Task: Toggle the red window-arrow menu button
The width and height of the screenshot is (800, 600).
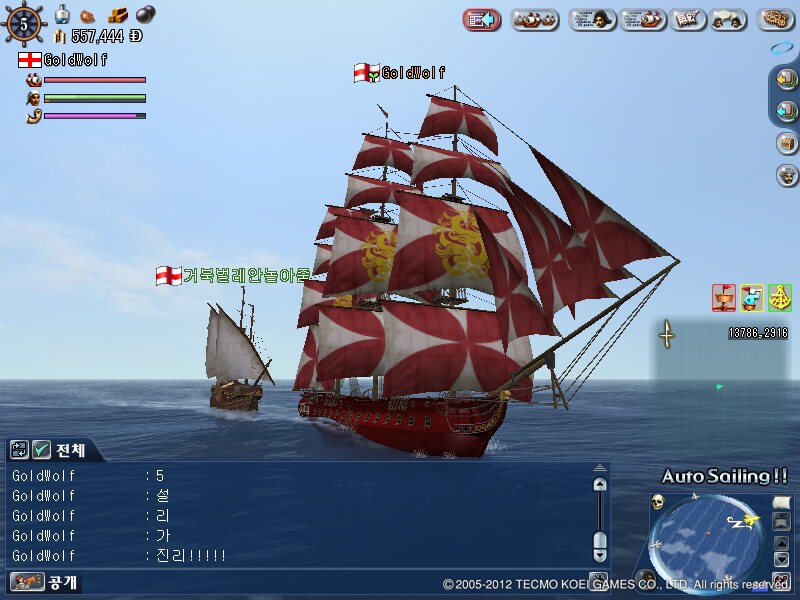Action: (482, 19)
